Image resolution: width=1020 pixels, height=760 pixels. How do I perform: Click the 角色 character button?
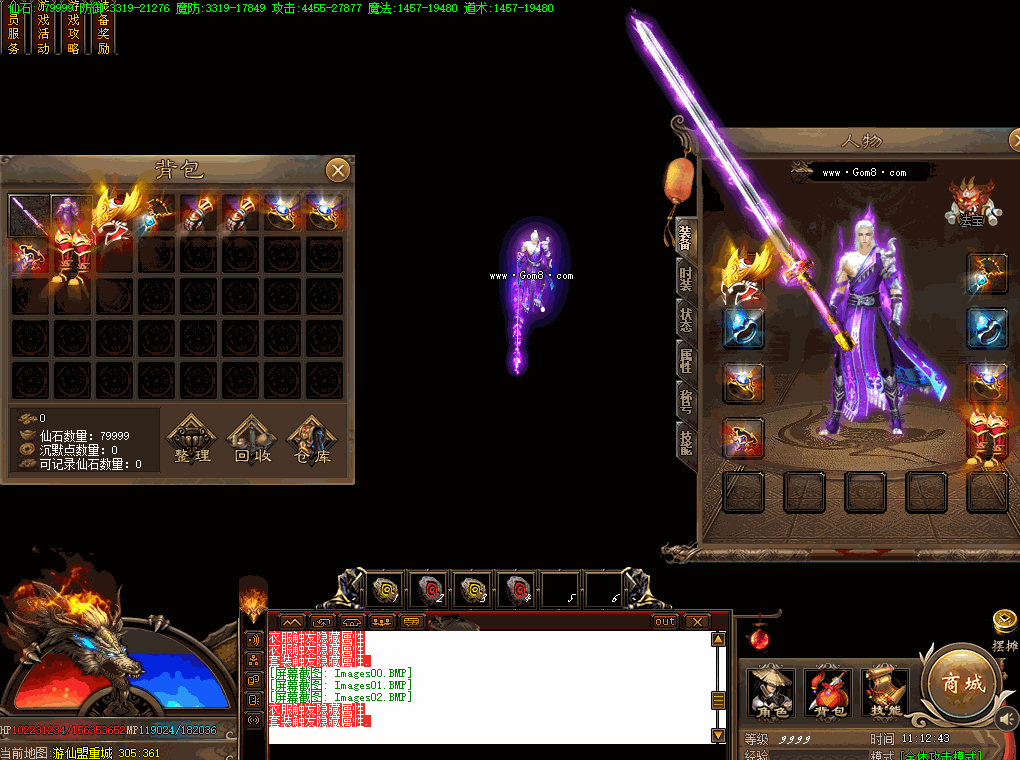pos(771,691)
